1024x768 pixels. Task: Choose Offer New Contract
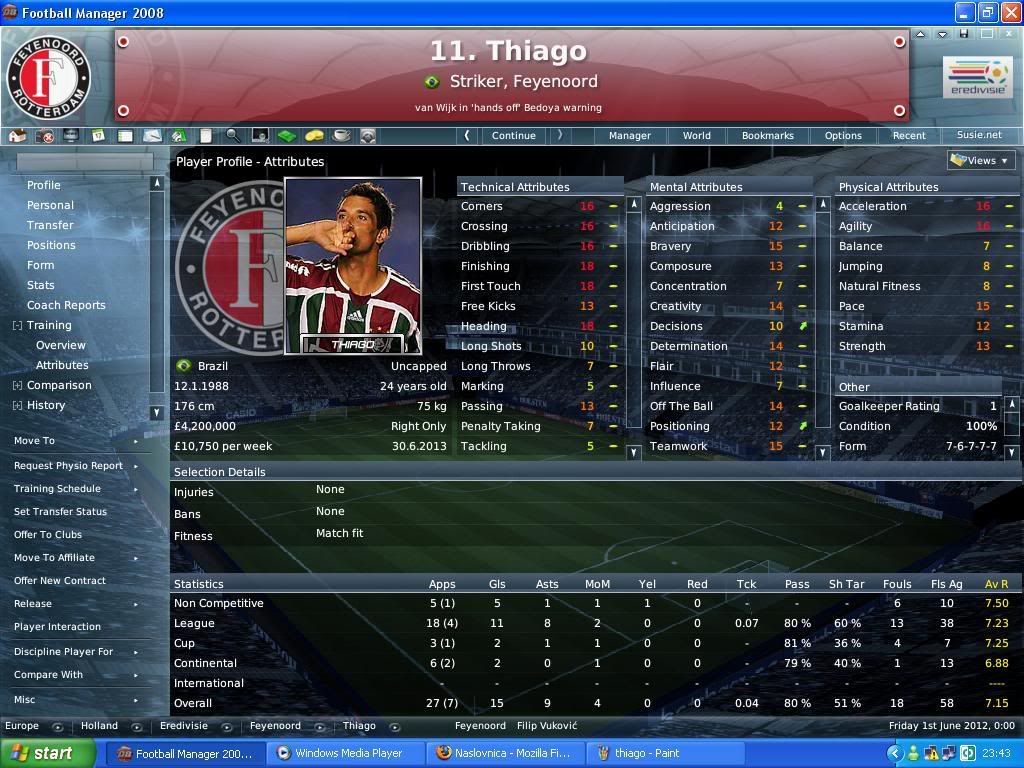coord(59,580)
